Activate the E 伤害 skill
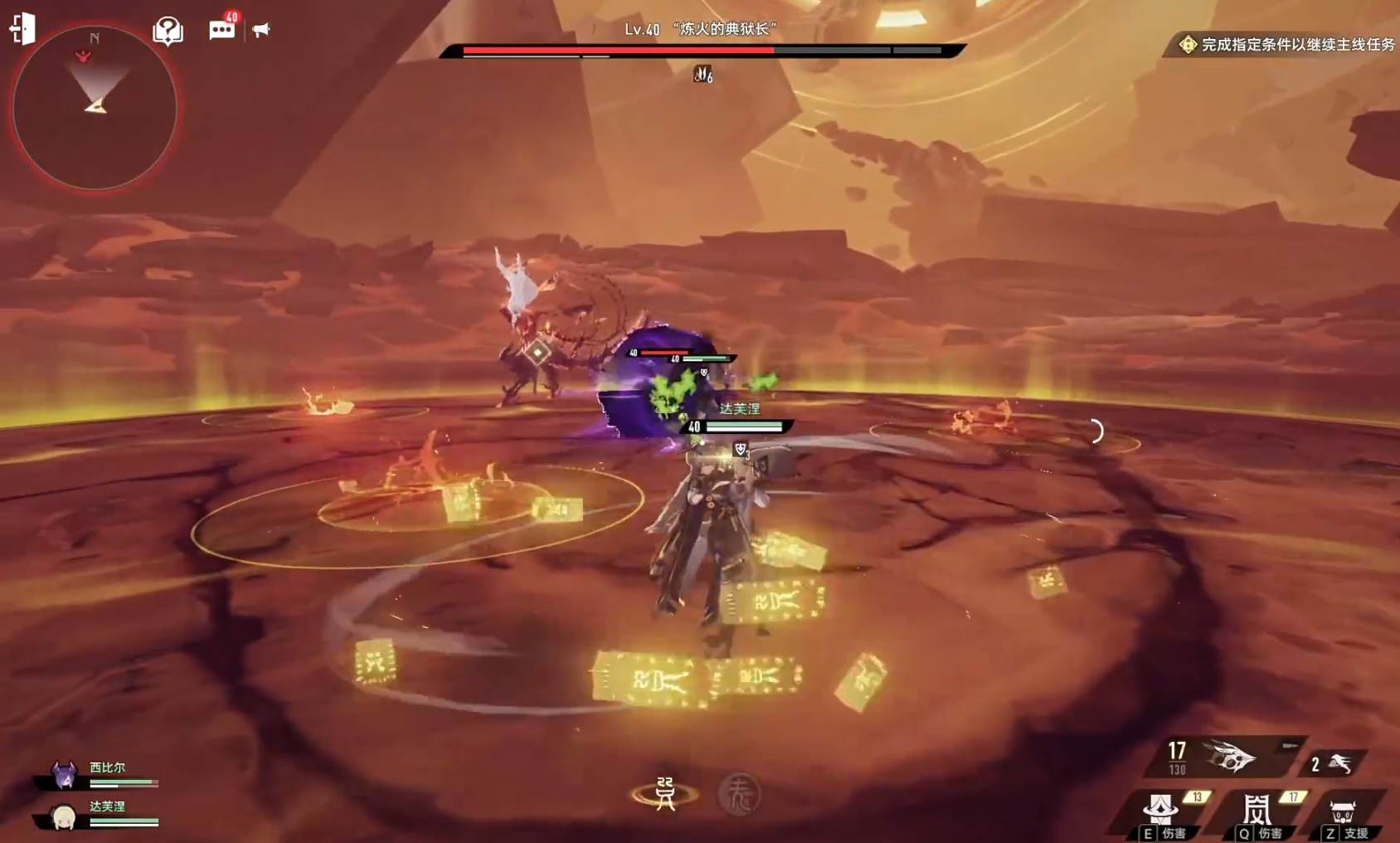Screen dimensions: 1400x843 (1162, 814)
